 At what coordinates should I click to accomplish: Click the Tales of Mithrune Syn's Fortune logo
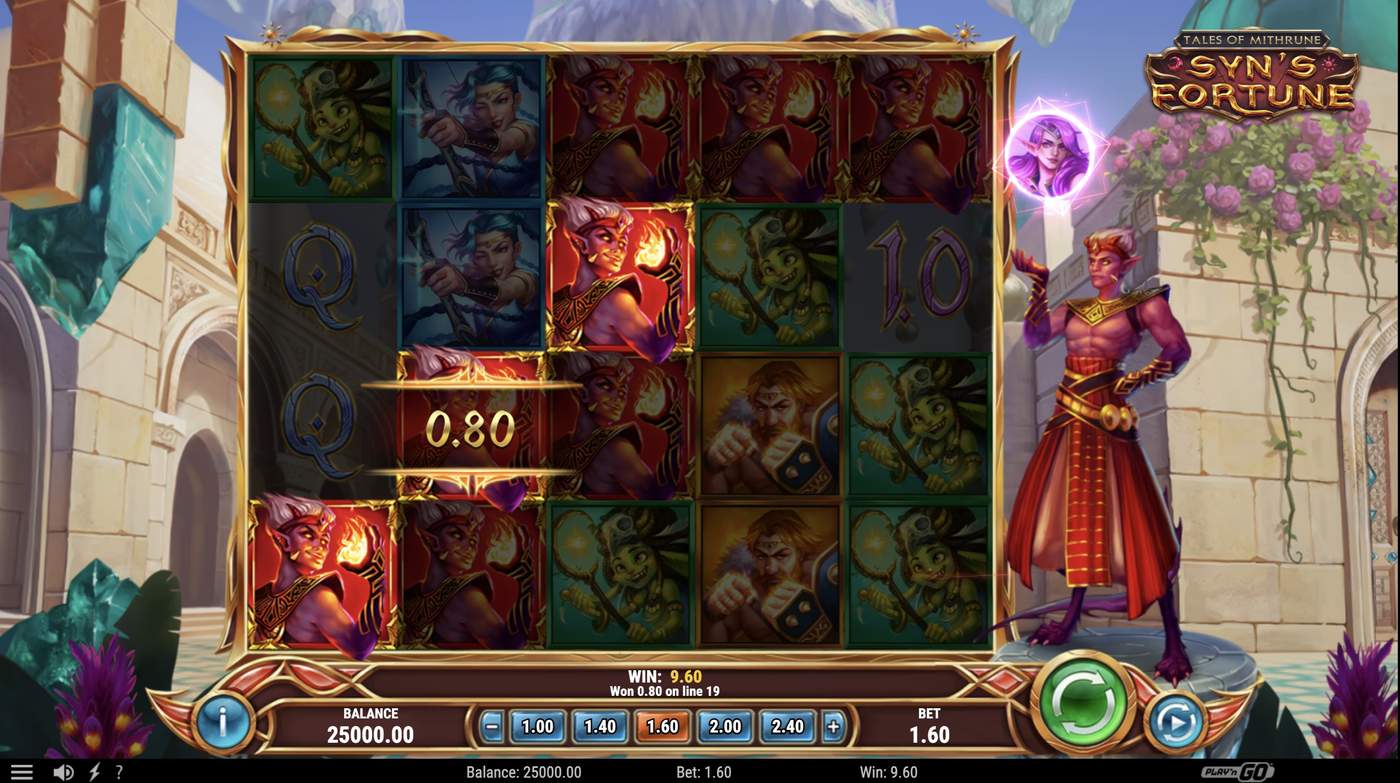(1250, 70)
